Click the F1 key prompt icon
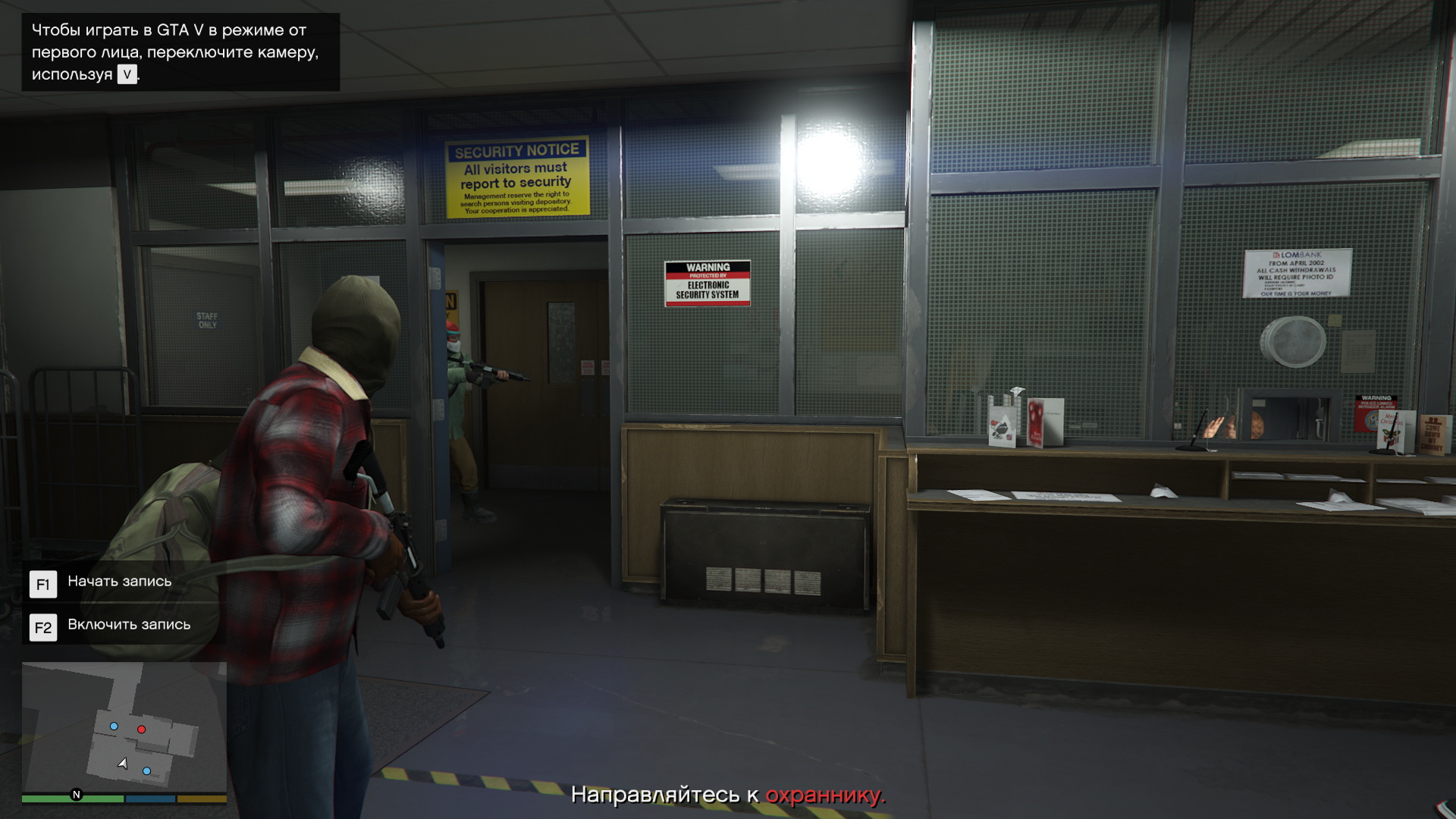This screenshot has width=1456, height=819. (43, 584)
